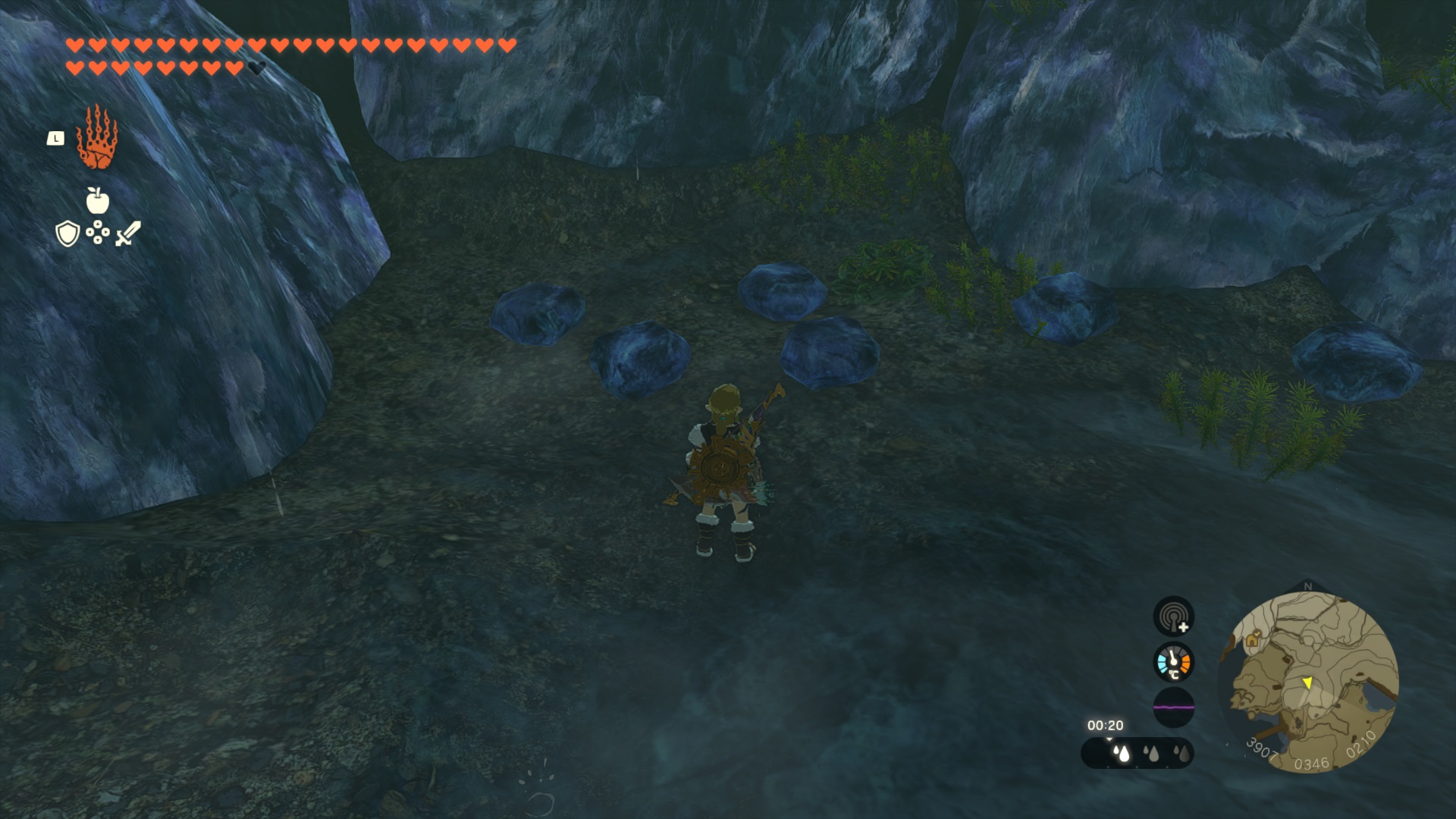
Task: Click the yellow player arrow on minimap
Action: tap(1307, 683)
